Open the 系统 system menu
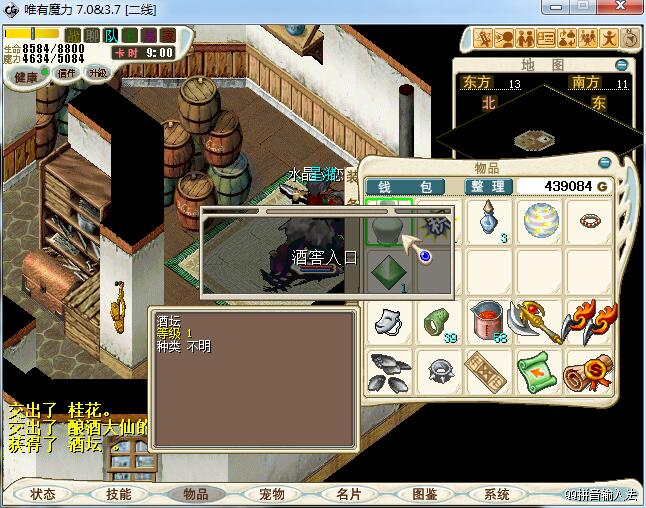 coord(497,494)
